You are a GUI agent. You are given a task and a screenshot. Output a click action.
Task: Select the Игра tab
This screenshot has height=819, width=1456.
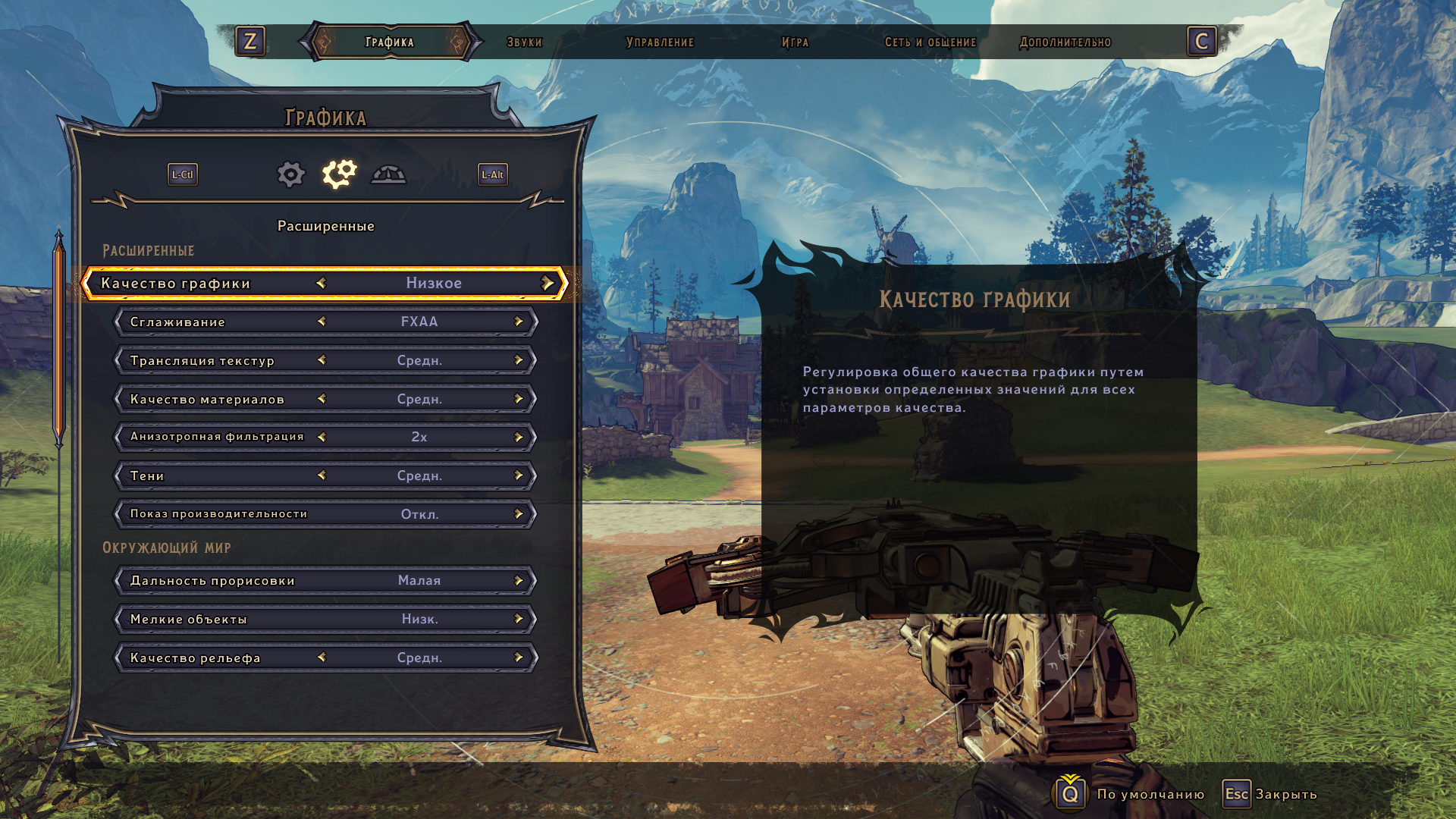coord(795,42)
